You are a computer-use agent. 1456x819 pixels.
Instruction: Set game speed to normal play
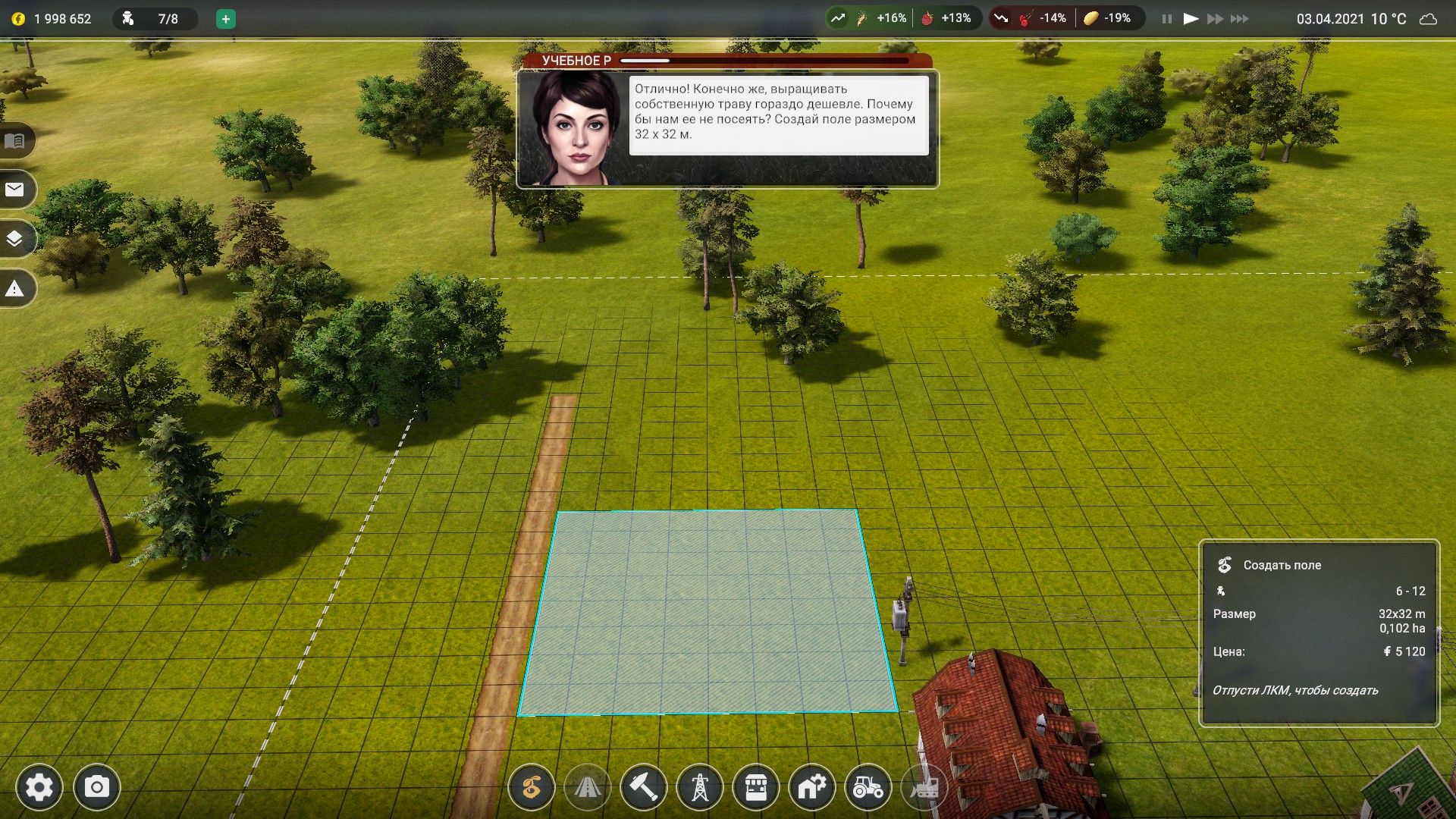pyautogui.click(x=1191, y=19)
